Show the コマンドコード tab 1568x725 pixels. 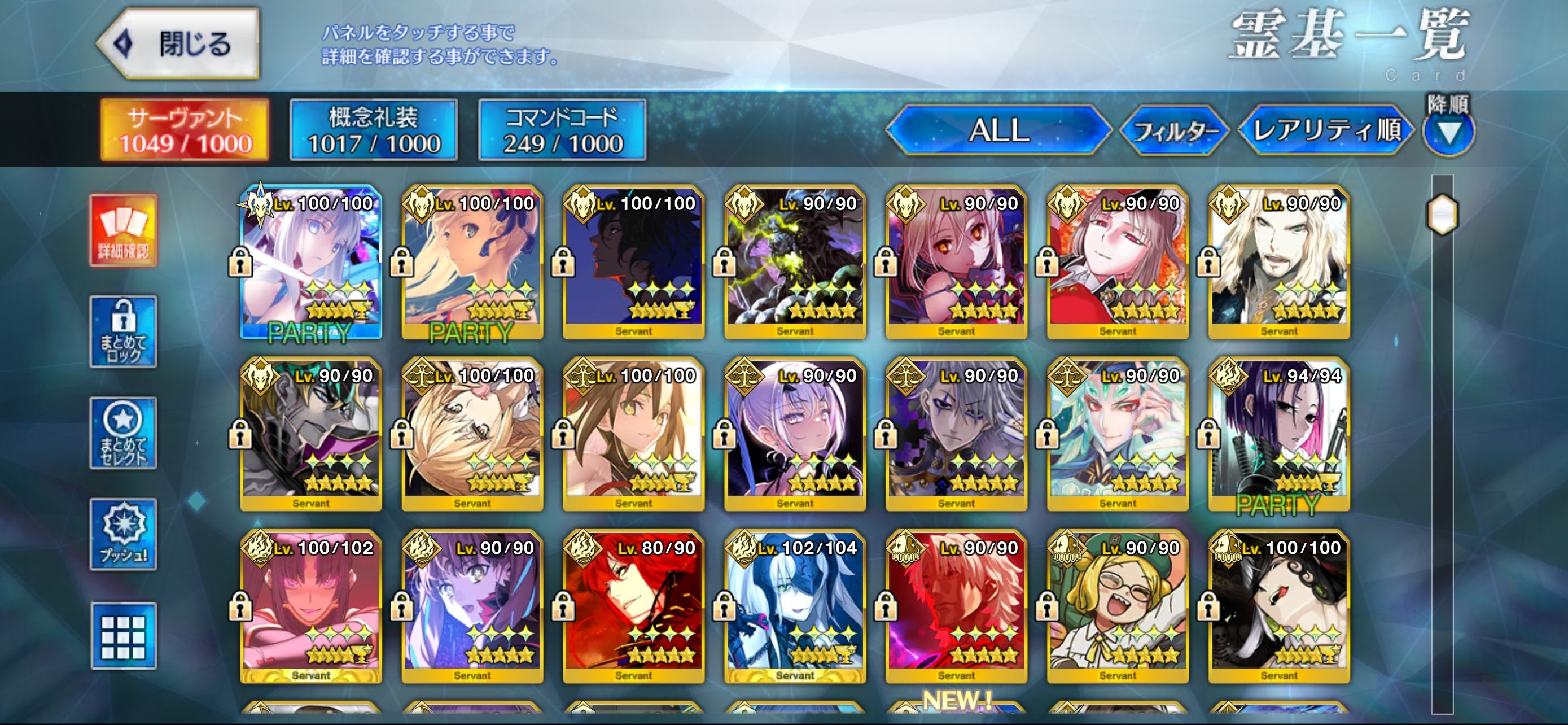(562, 130)
